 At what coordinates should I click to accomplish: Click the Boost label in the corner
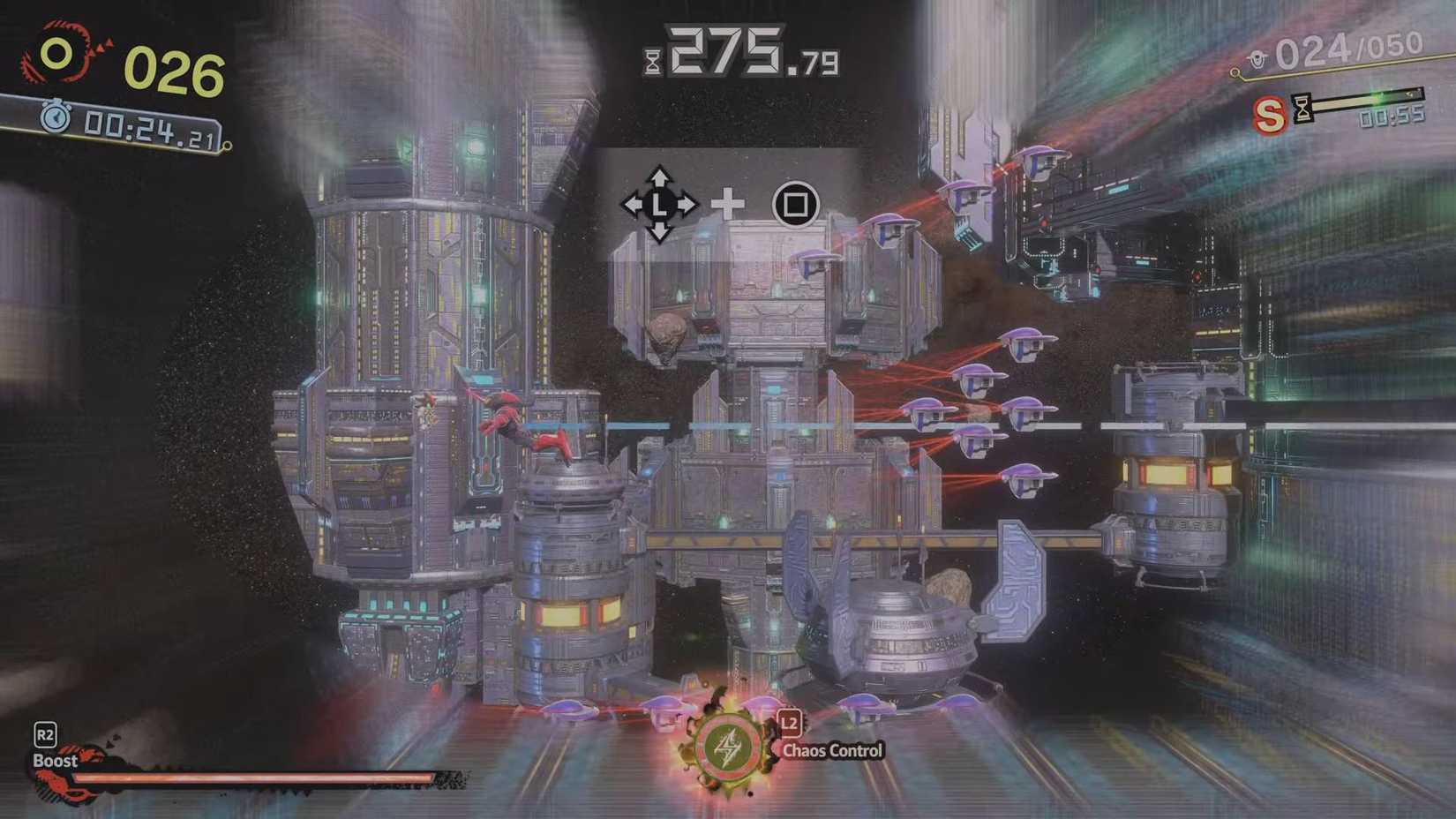[55, 759]
